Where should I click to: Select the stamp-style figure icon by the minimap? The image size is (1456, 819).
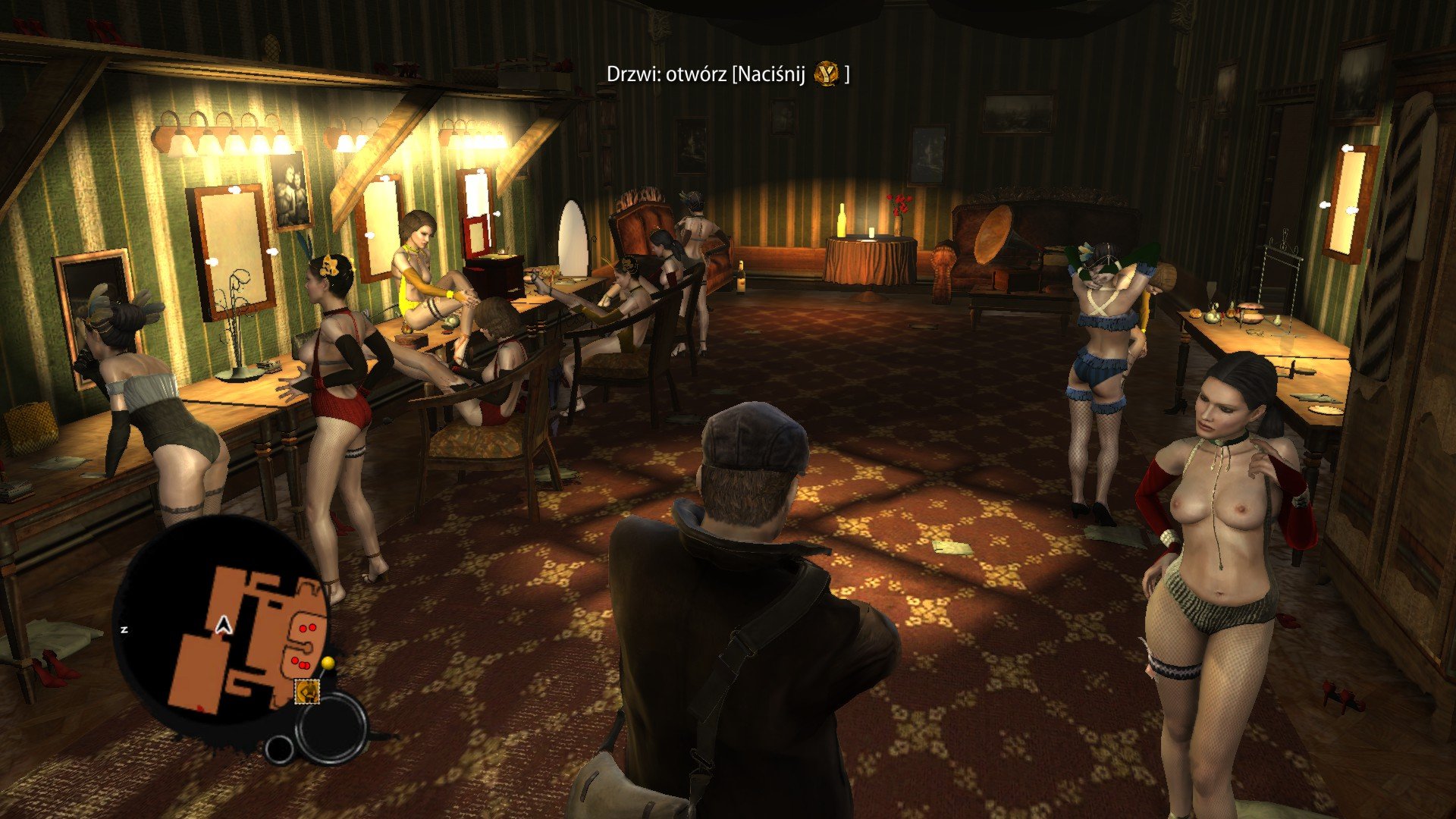[x=307, y=691]
